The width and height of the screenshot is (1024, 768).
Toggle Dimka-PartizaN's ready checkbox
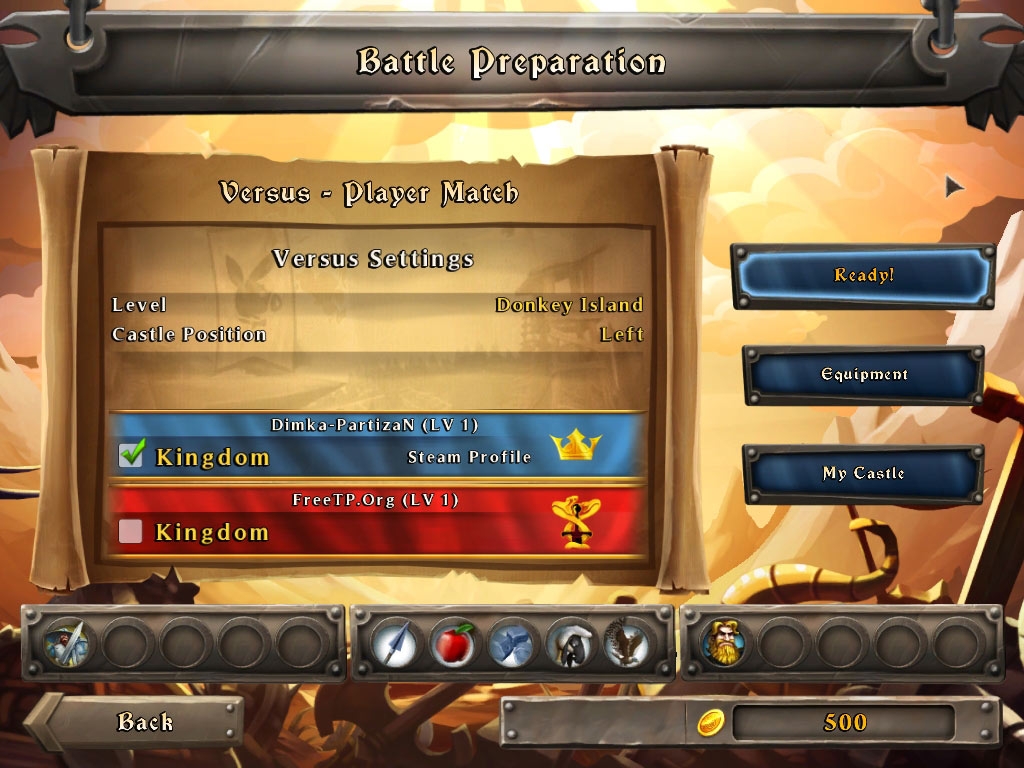(x=131, y=455)
